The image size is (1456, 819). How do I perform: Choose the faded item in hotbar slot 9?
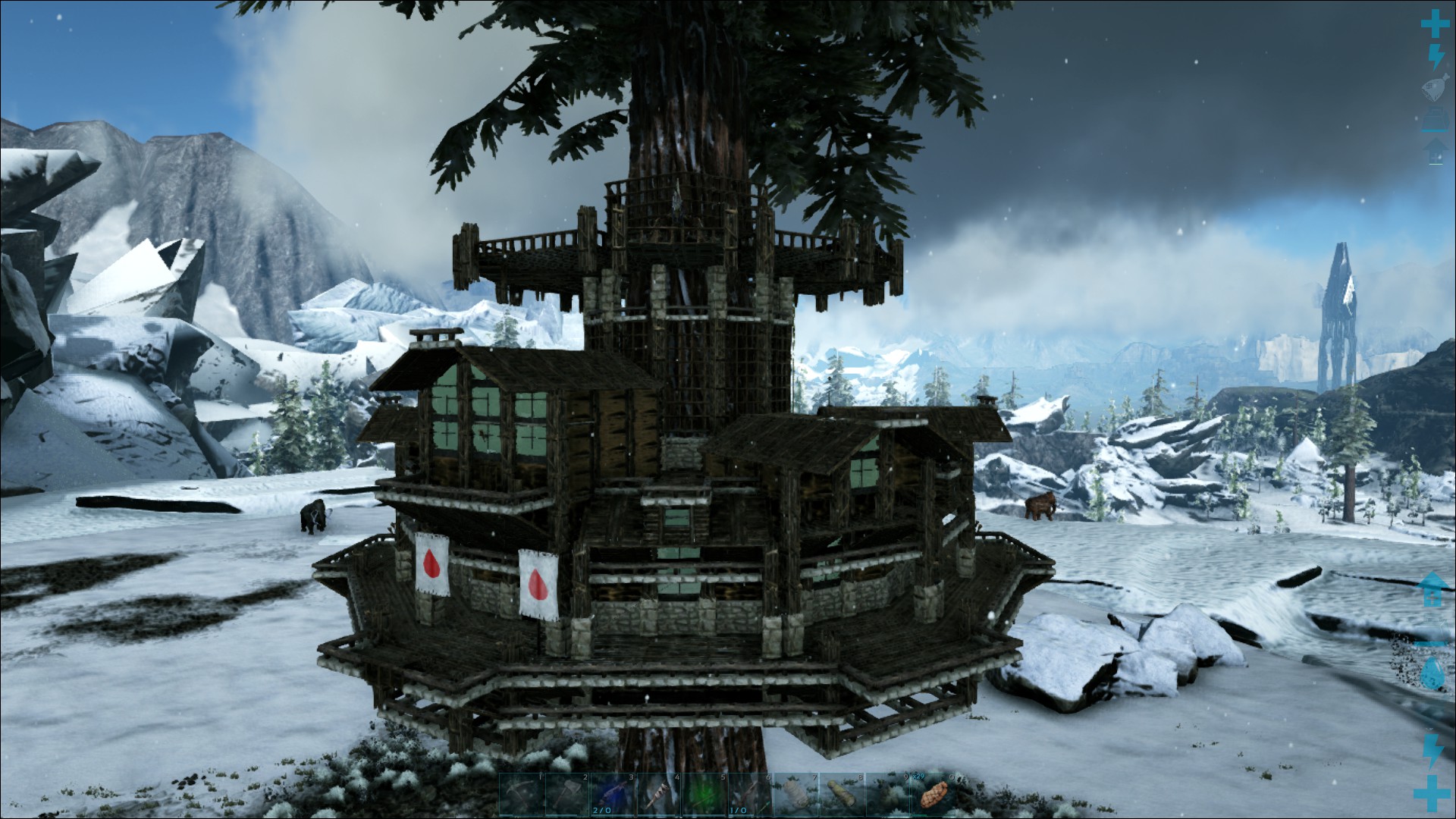(x=886, y=794)
